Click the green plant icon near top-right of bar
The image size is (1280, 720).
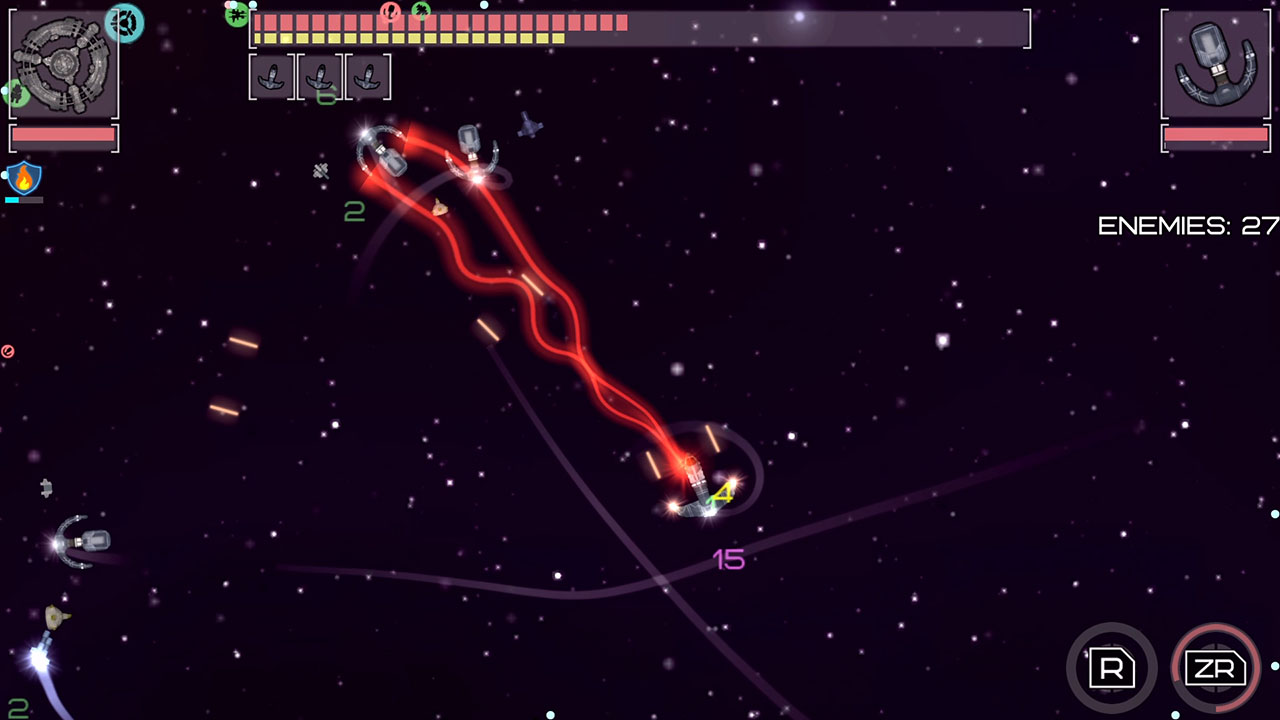[x=421, y=9]
